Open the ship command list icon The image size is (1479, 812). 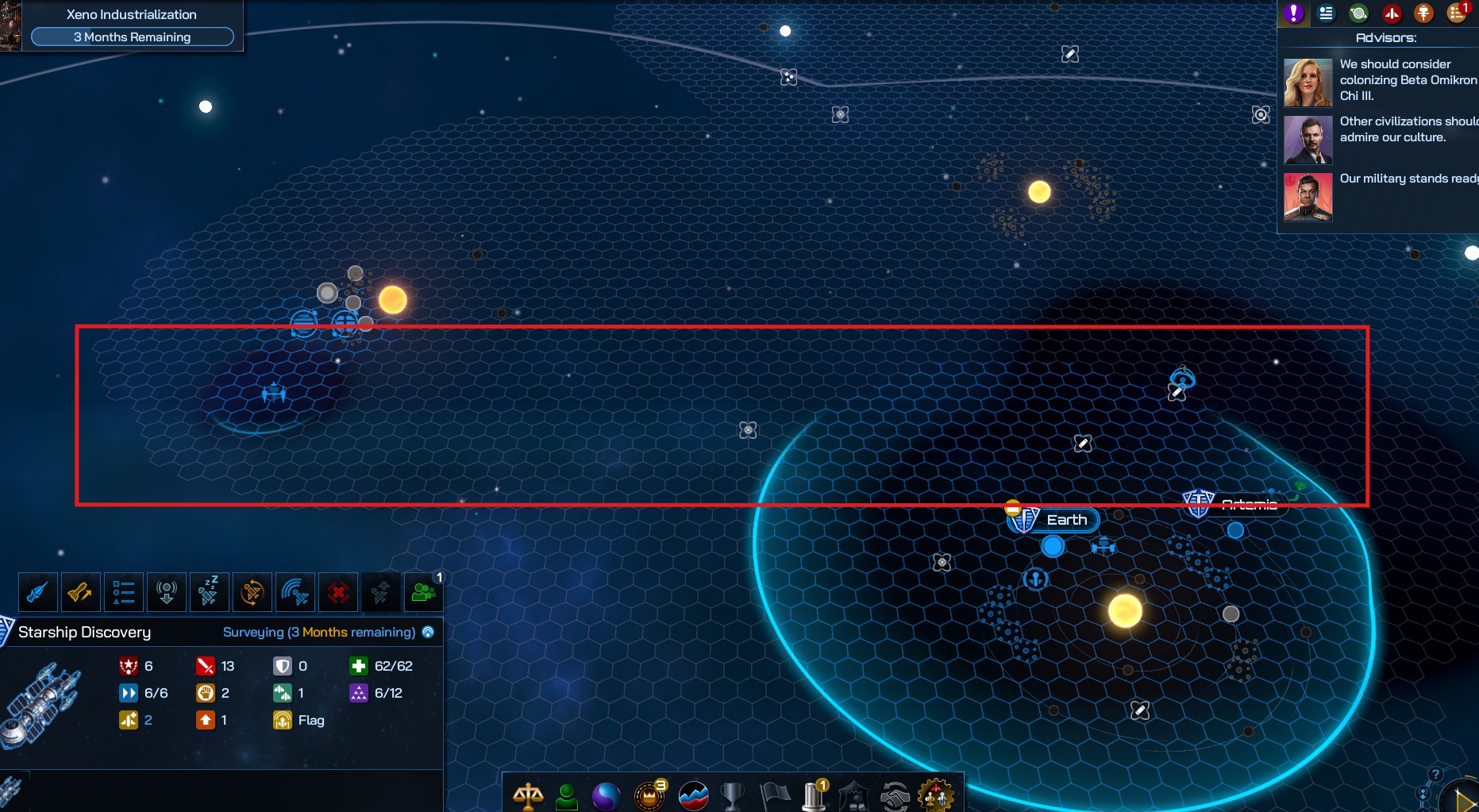(123, 592)
